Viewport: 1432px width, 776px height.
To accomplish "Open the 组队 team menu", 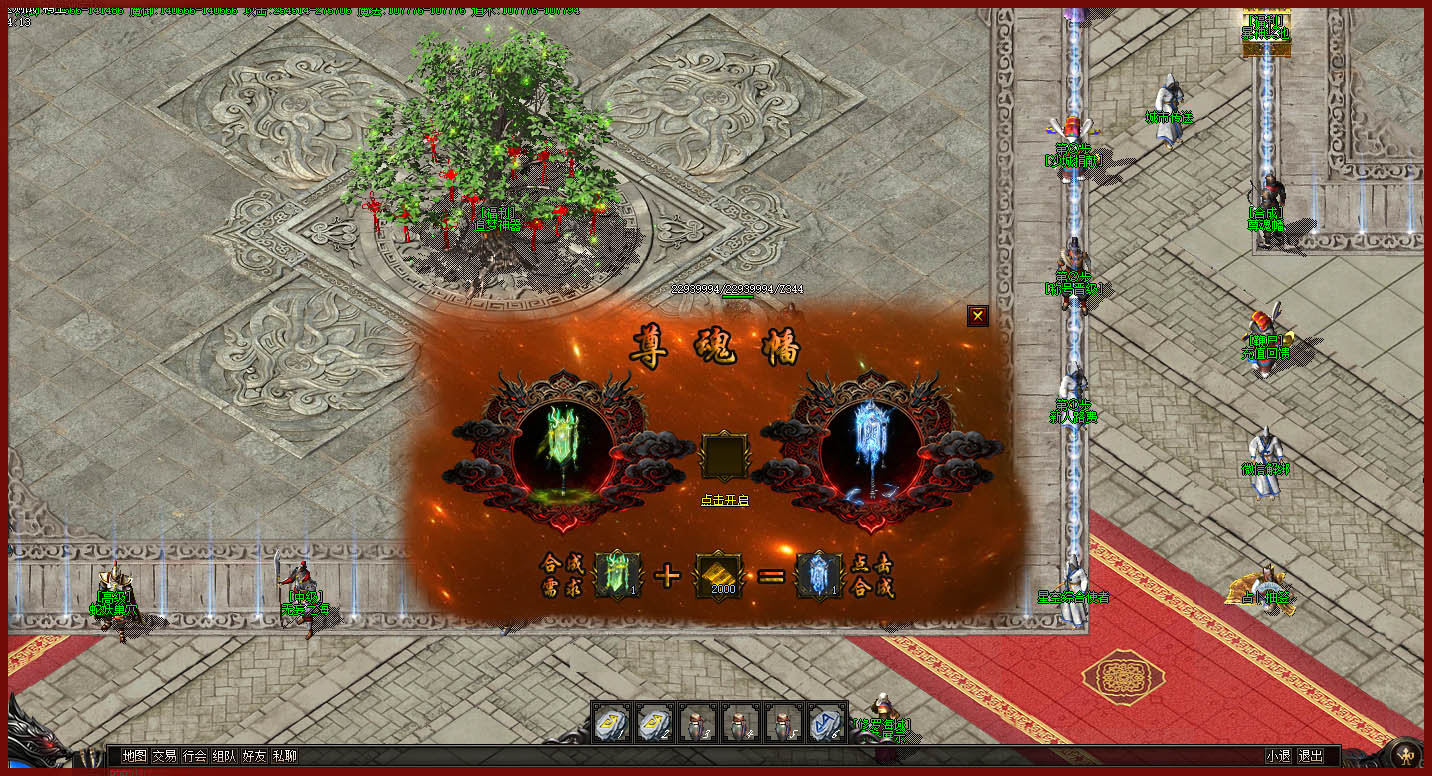I will pyautogui.click(x=224, y=756).
